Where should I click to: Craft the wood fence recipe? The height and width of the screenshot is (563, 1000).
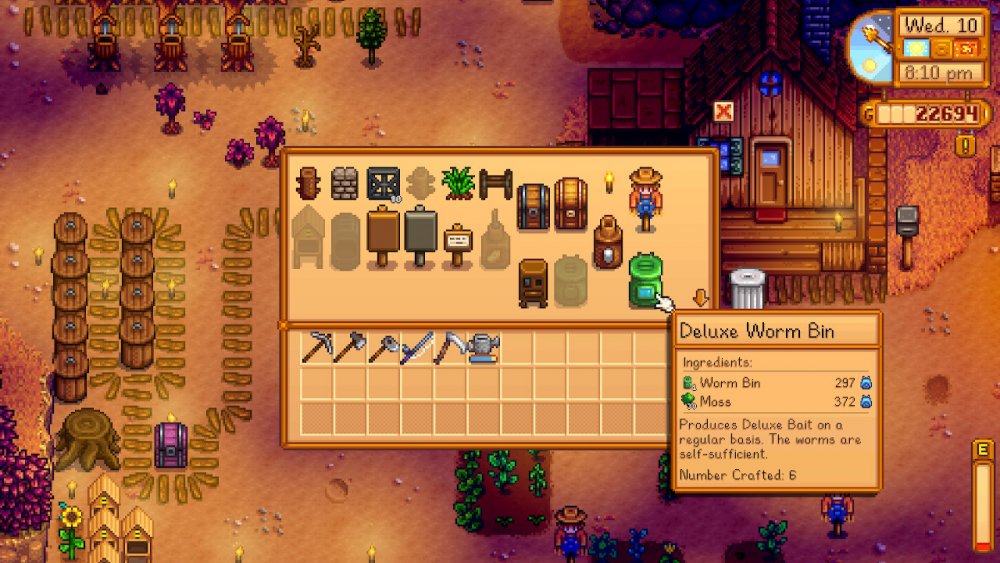495,183
